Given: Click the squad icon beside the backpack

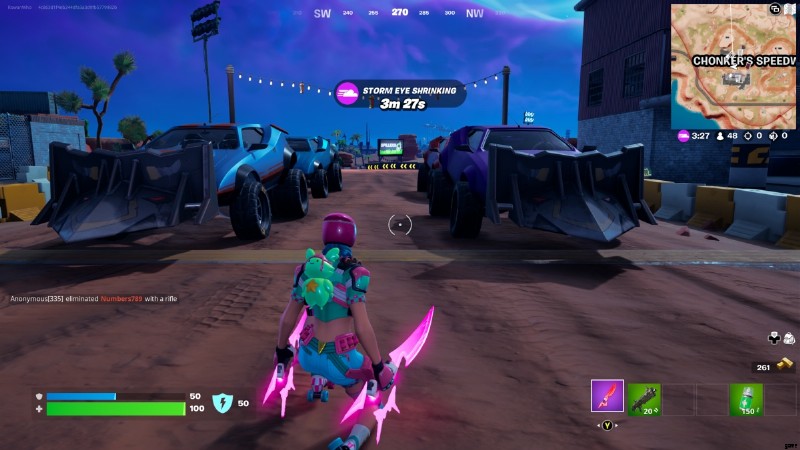Looking at the screenshot, I should pyautogui.click(x=774, y=340).
